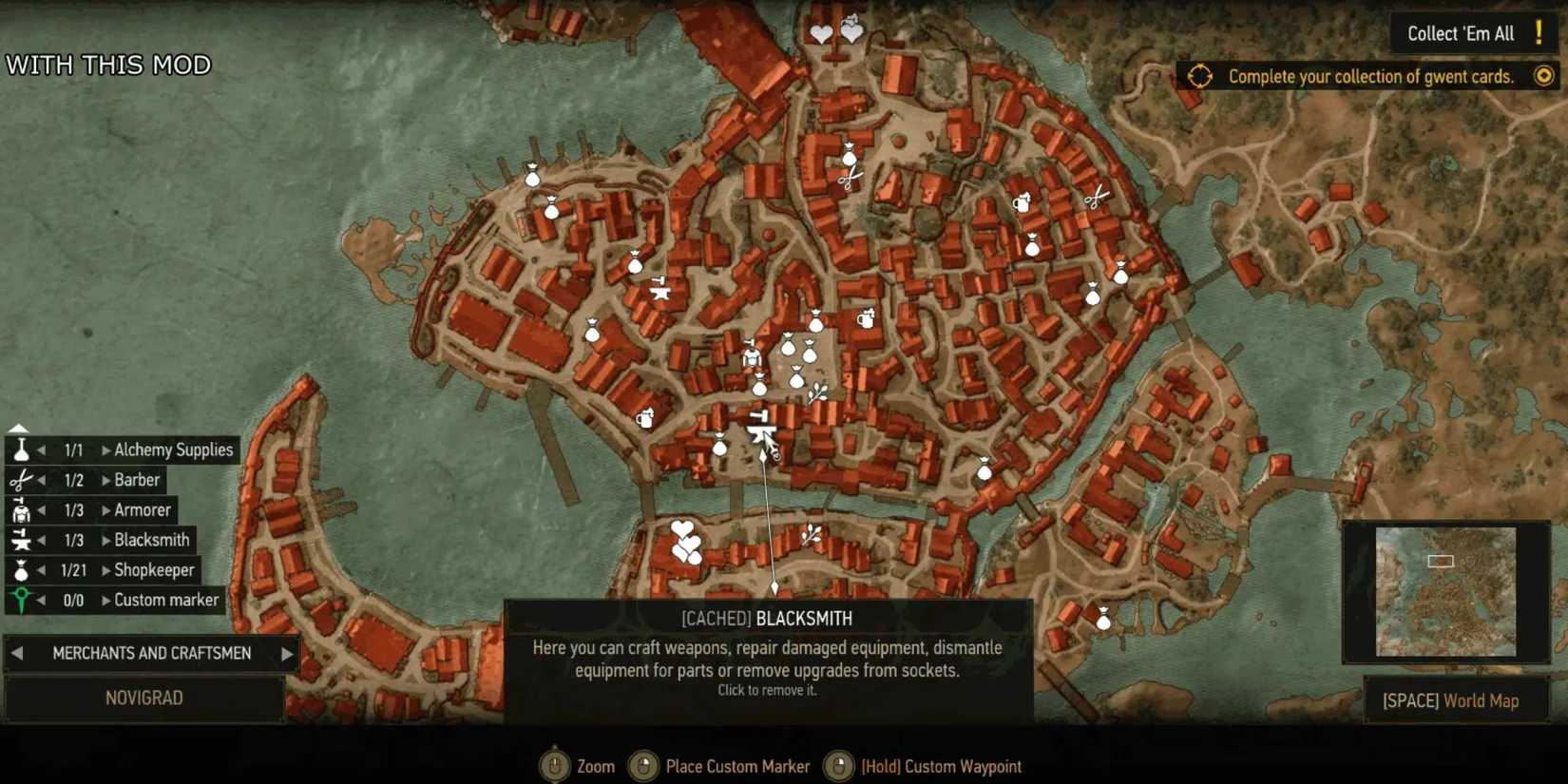The width and height of the screenshot is (1568, 784).
Task: Select the Blacksmith anvil icon in the legend
Action: click(21, 540)
